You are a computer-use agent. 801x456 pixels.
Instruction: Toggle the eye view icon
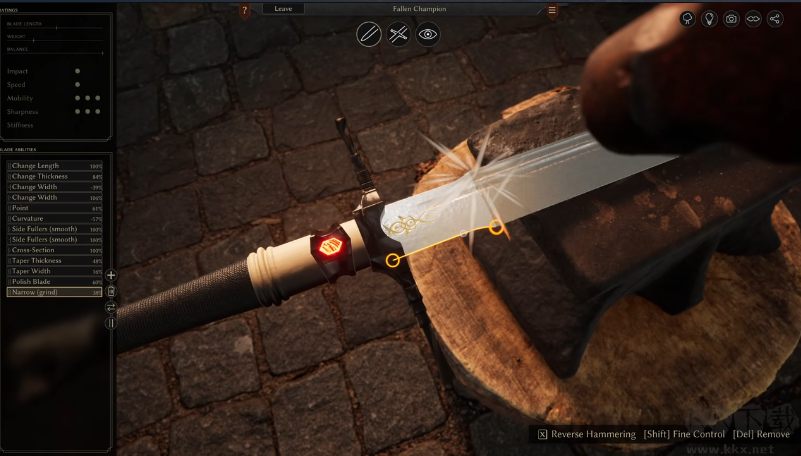coord(428,35)
